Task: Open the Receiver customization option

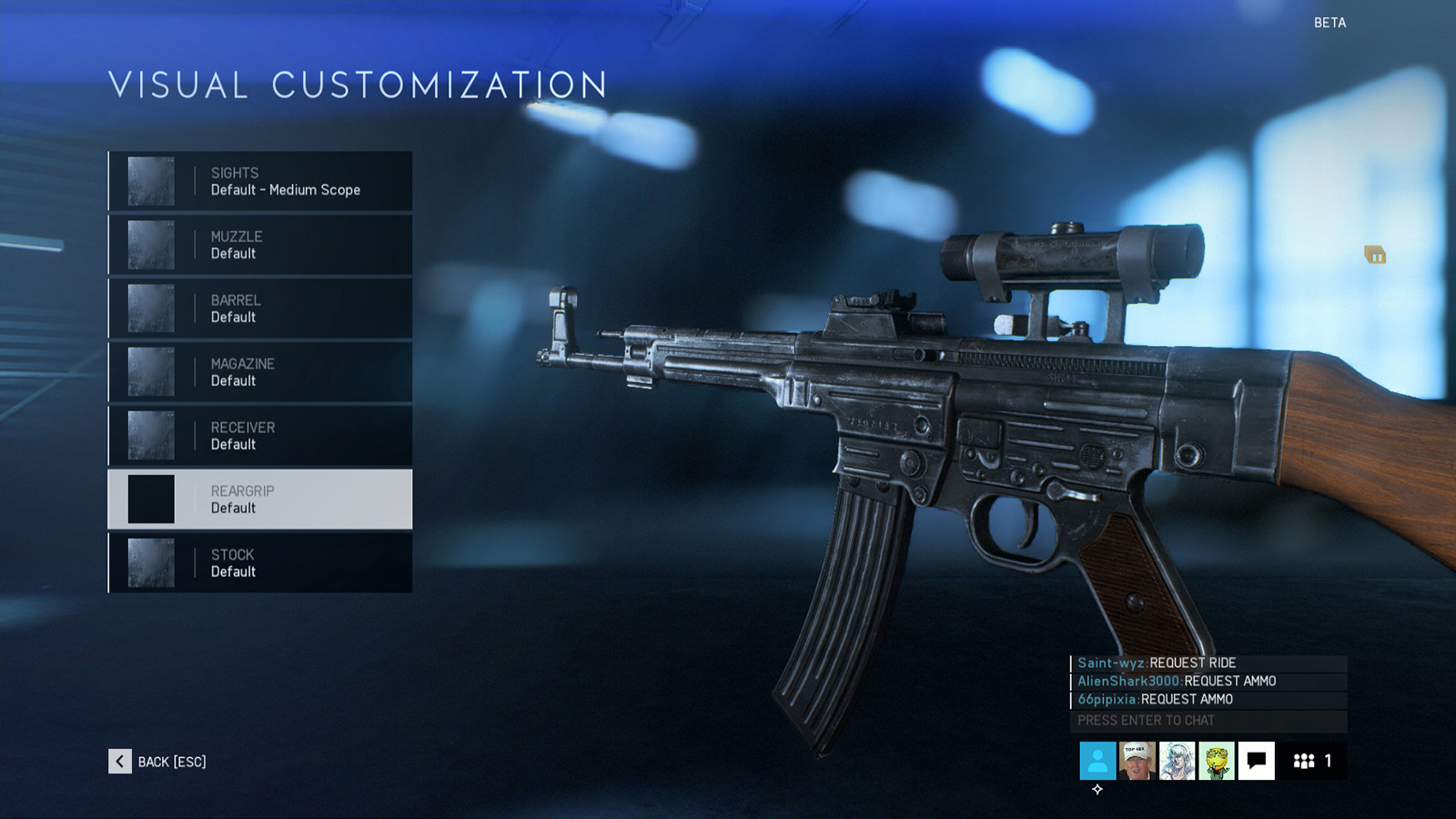Action: click(x=260, y=436)
